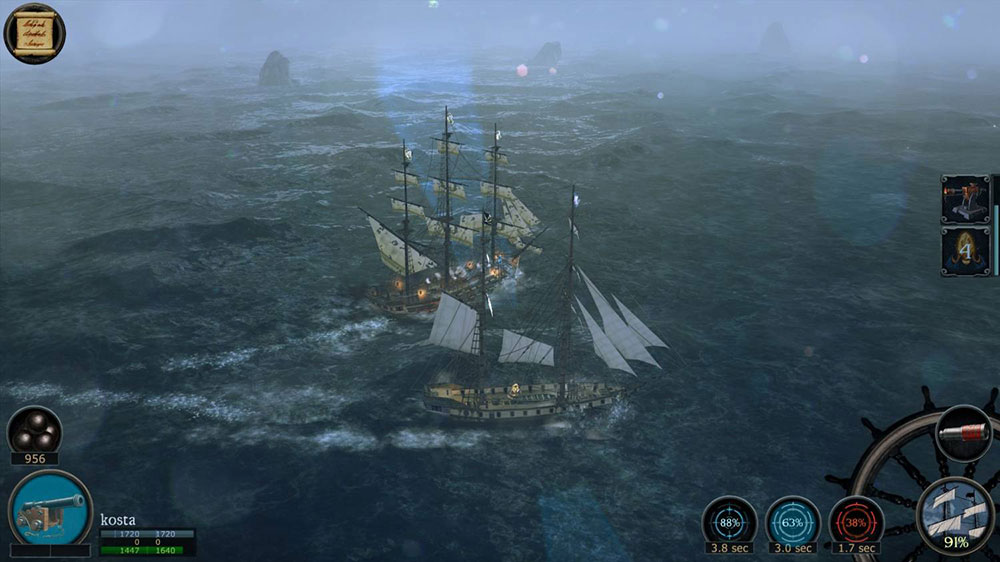The height and width of the screenshot is (562, 1000).
Task: Adjust sails using the 91% sail icon
Action: [955, 514]
